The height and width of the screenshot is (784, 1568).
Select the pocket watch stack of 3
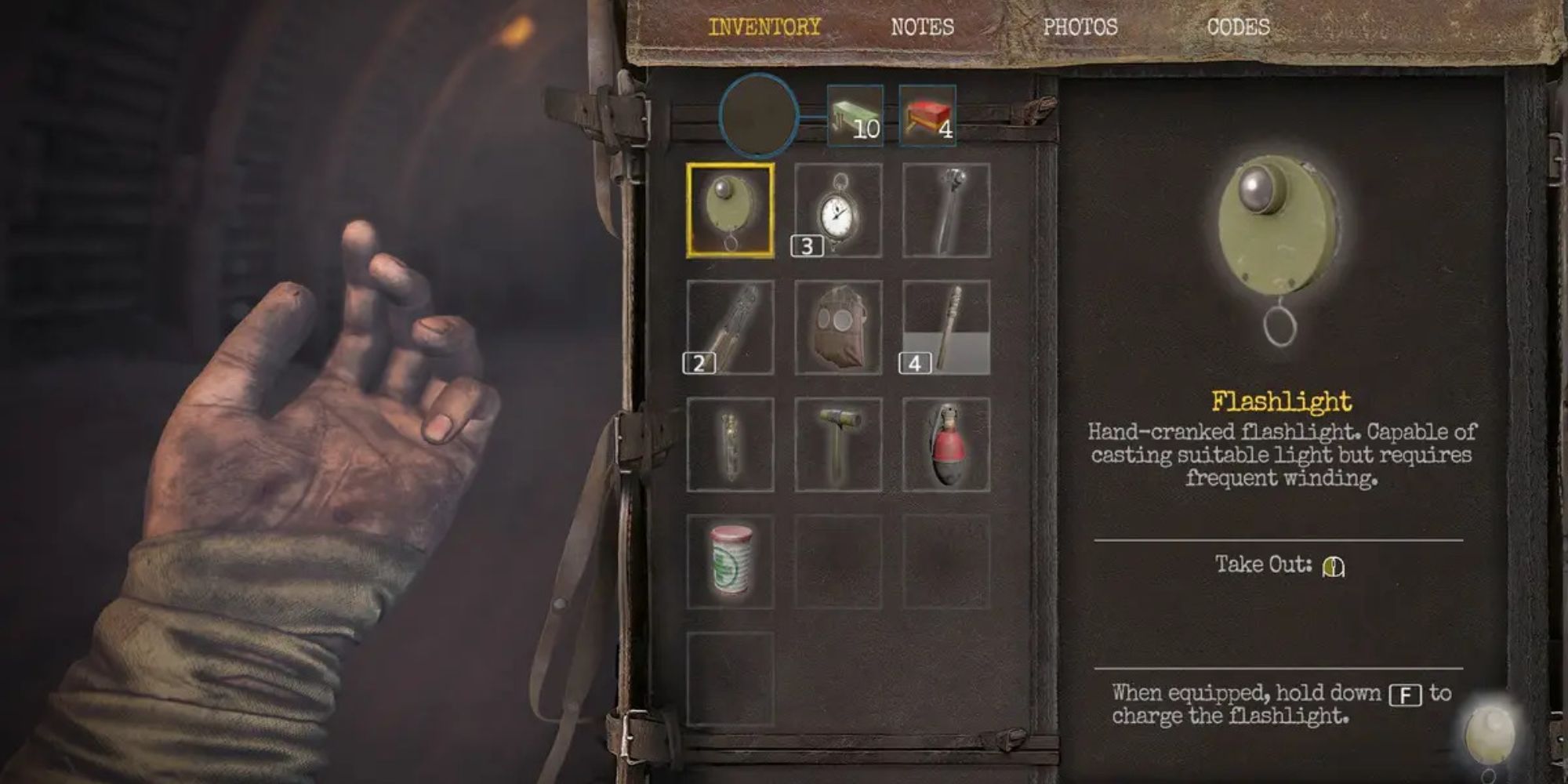tap(839, 210)
